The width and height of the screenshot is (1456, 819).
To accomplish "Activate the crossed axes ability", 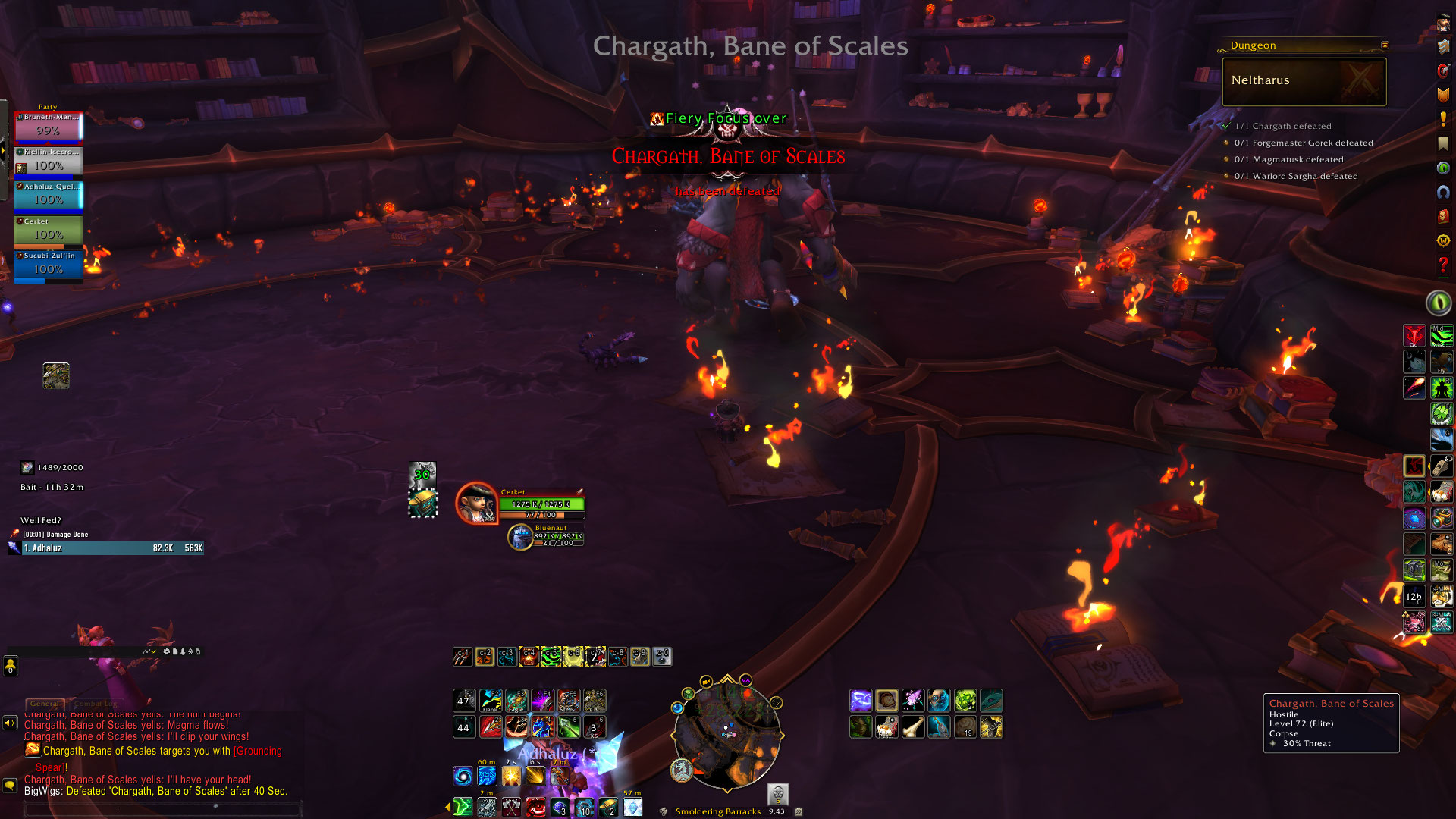I will 512,807.
